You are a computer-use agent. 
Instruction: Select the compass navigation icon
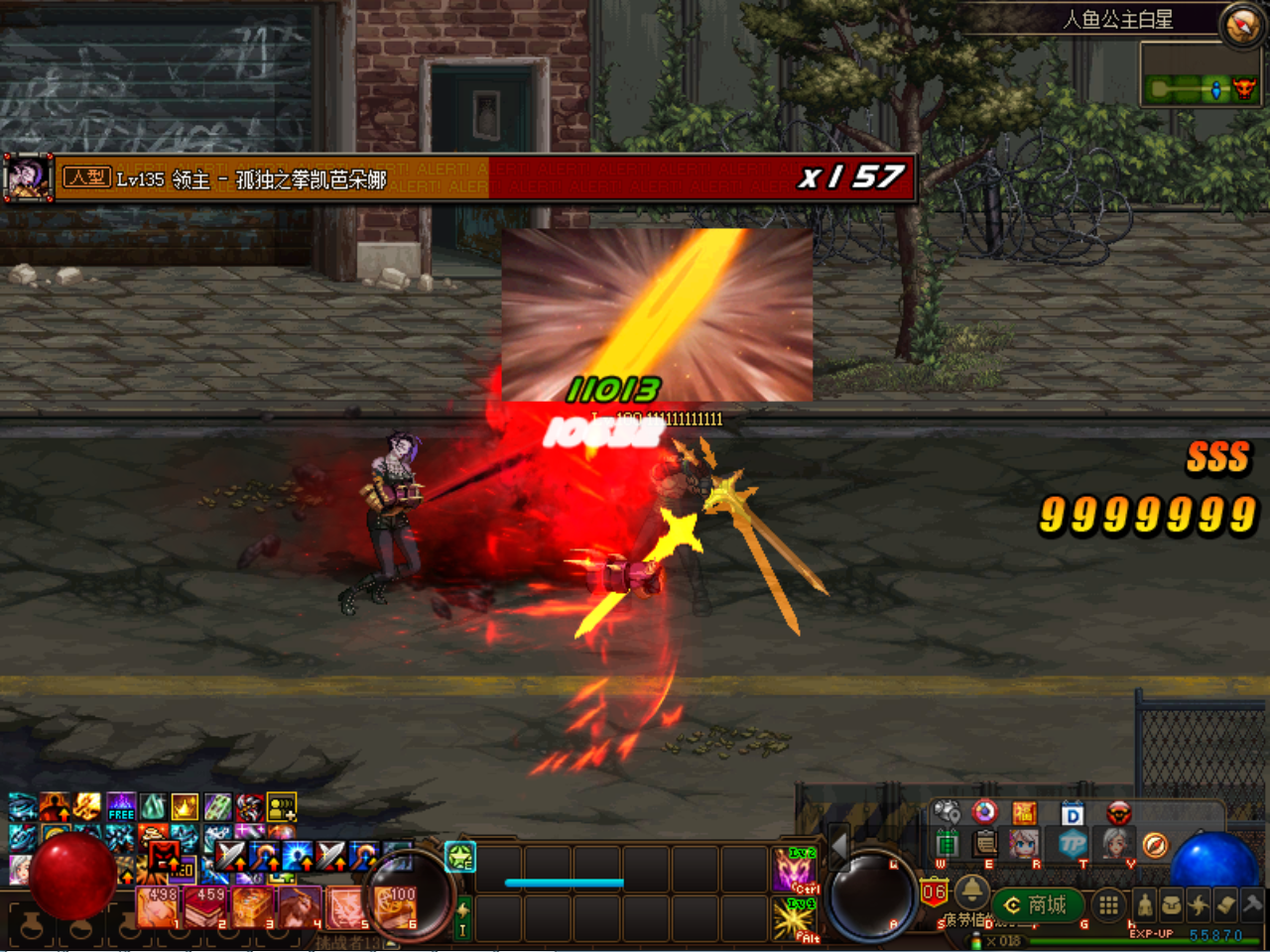pos(1154,845)
